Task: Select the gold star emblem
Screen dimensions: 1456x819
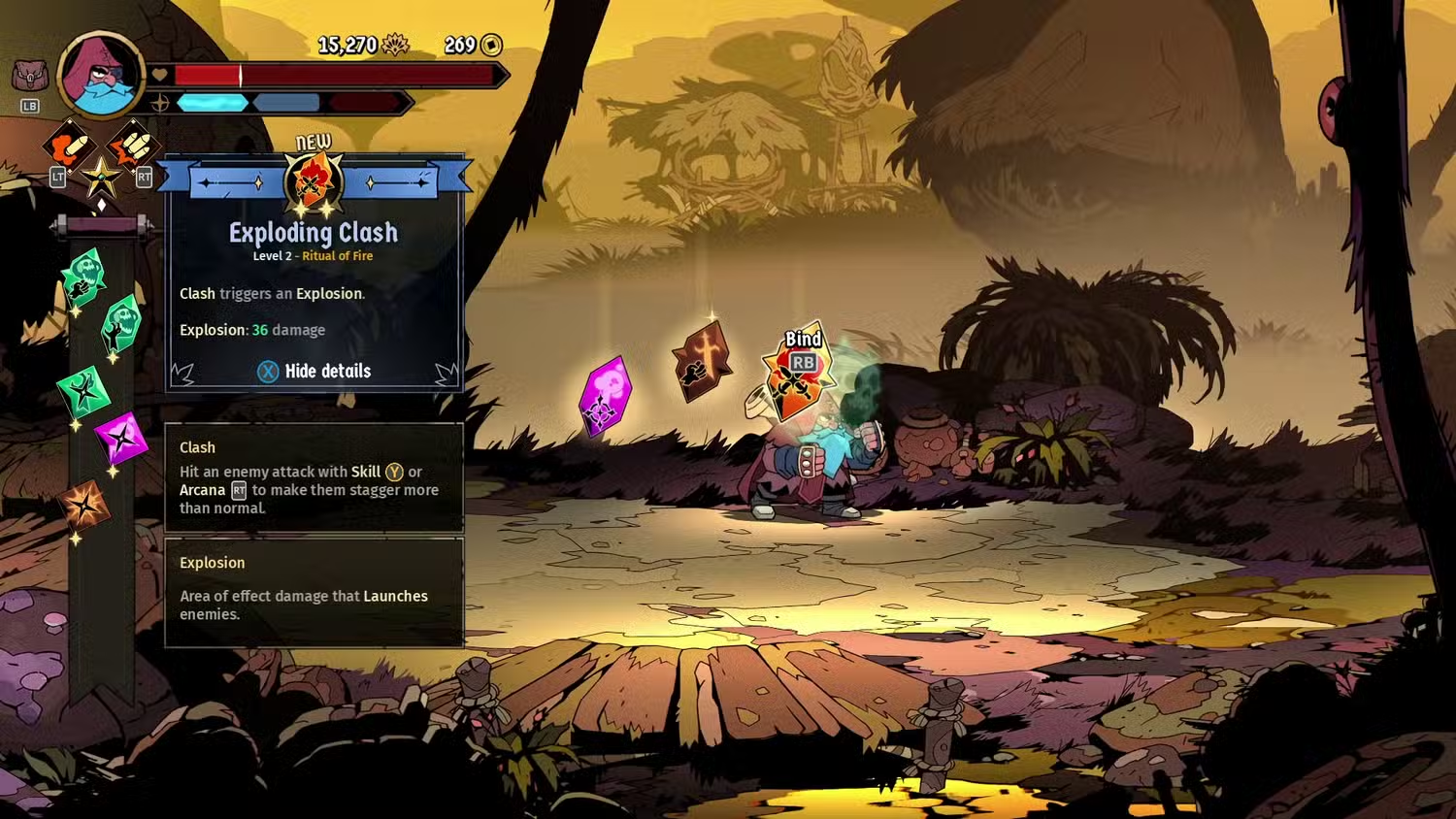Action: pyautogui.click(x=101, y=178)
